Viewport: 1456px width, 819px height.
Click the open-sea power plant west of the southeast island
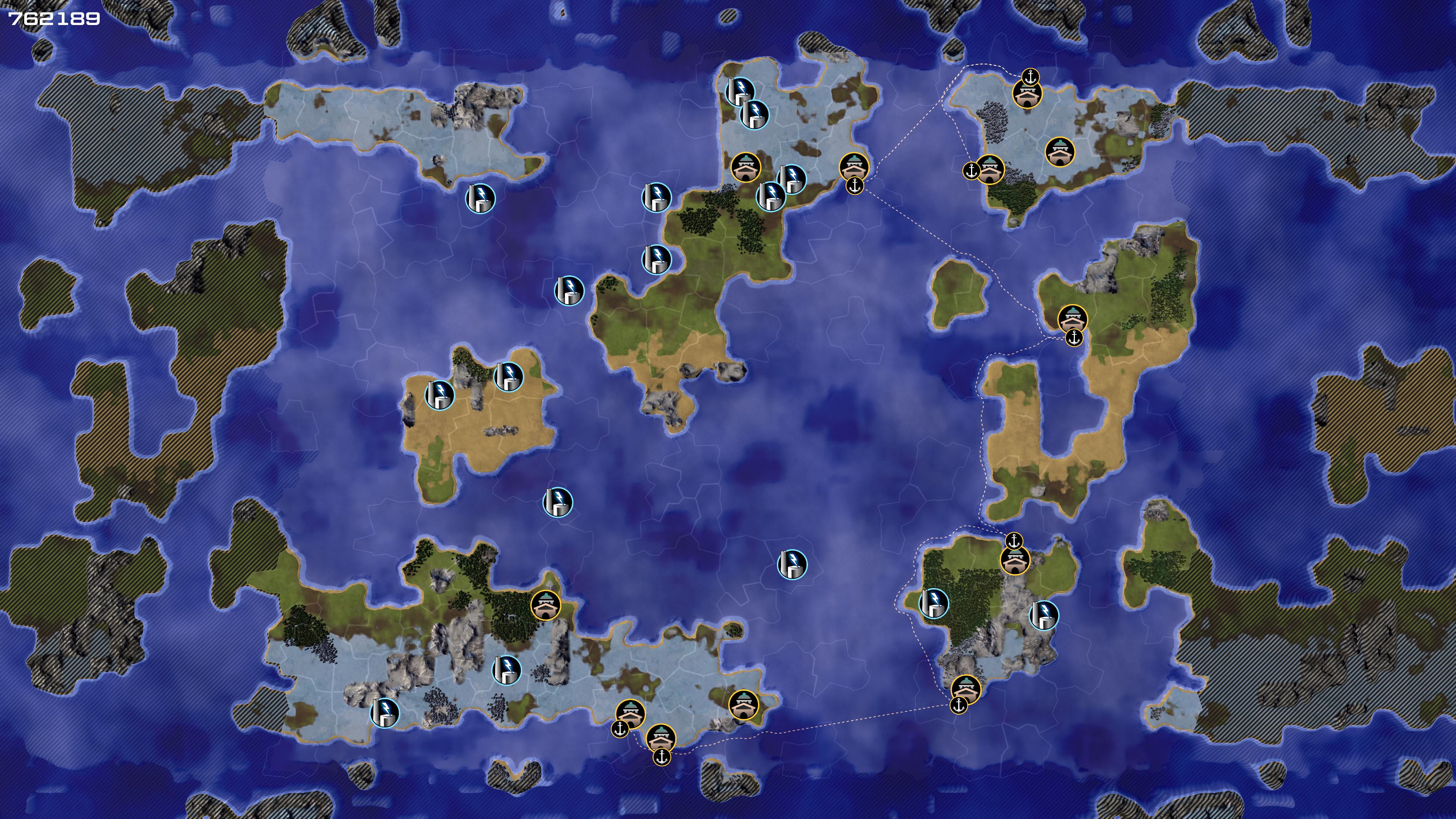(x=792, y=564)
